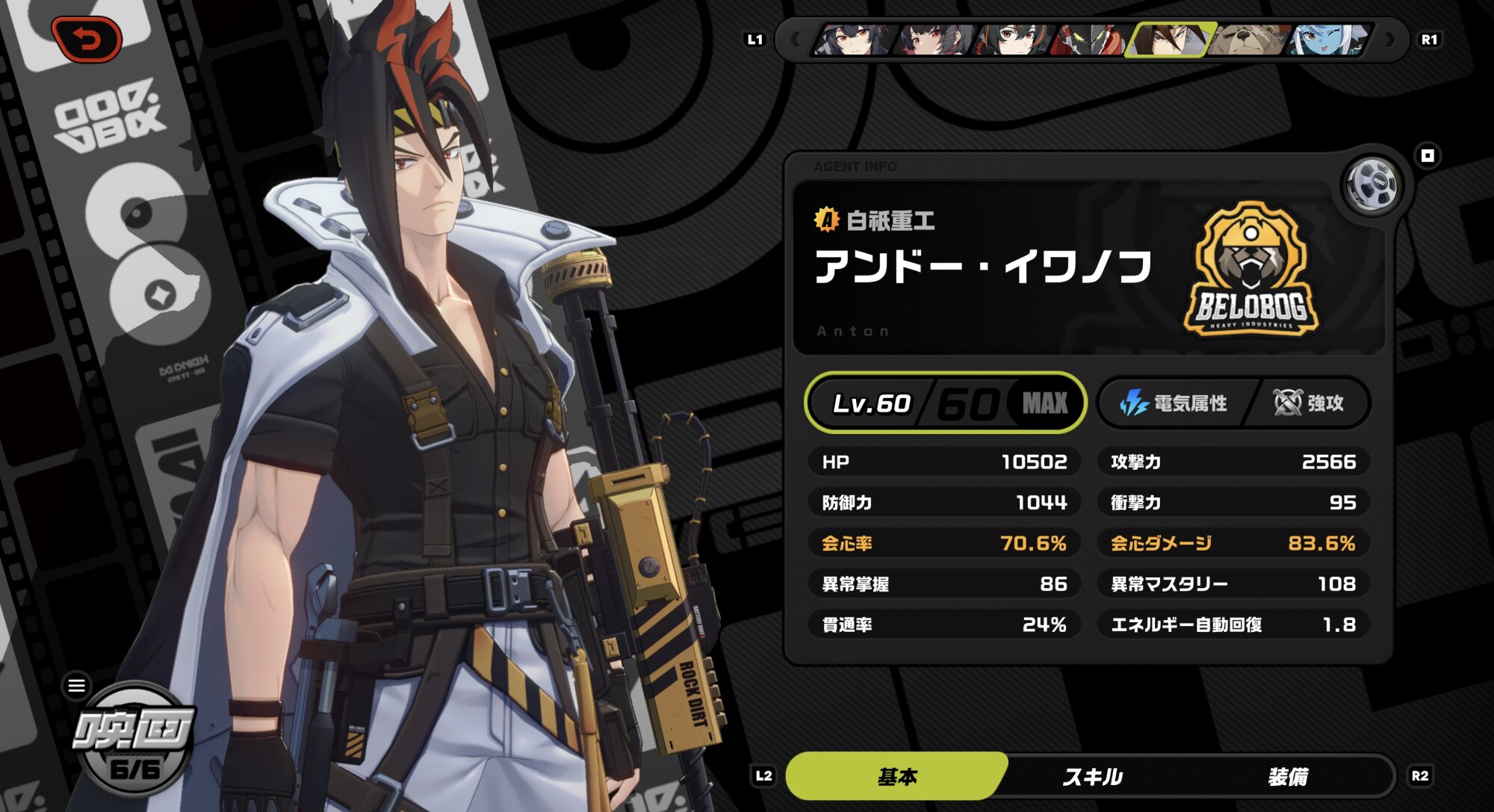Open the Belobog Heavy Industries faction emblem
The width and height of the screenshot is (1494, 812).
pyautogui.click(x=1251, y=269)
